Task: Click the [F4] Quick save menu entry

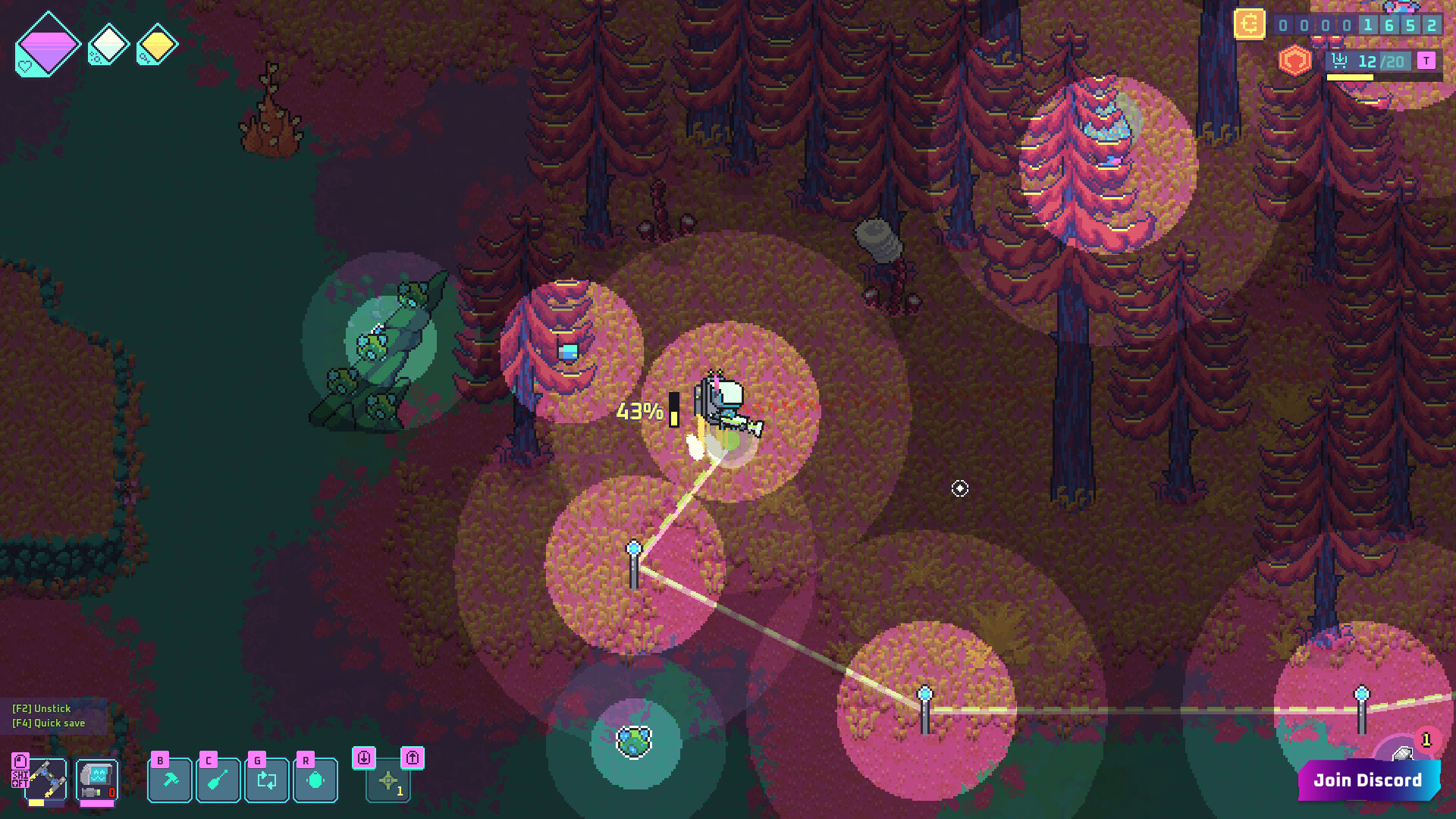Action: (49, 723)
